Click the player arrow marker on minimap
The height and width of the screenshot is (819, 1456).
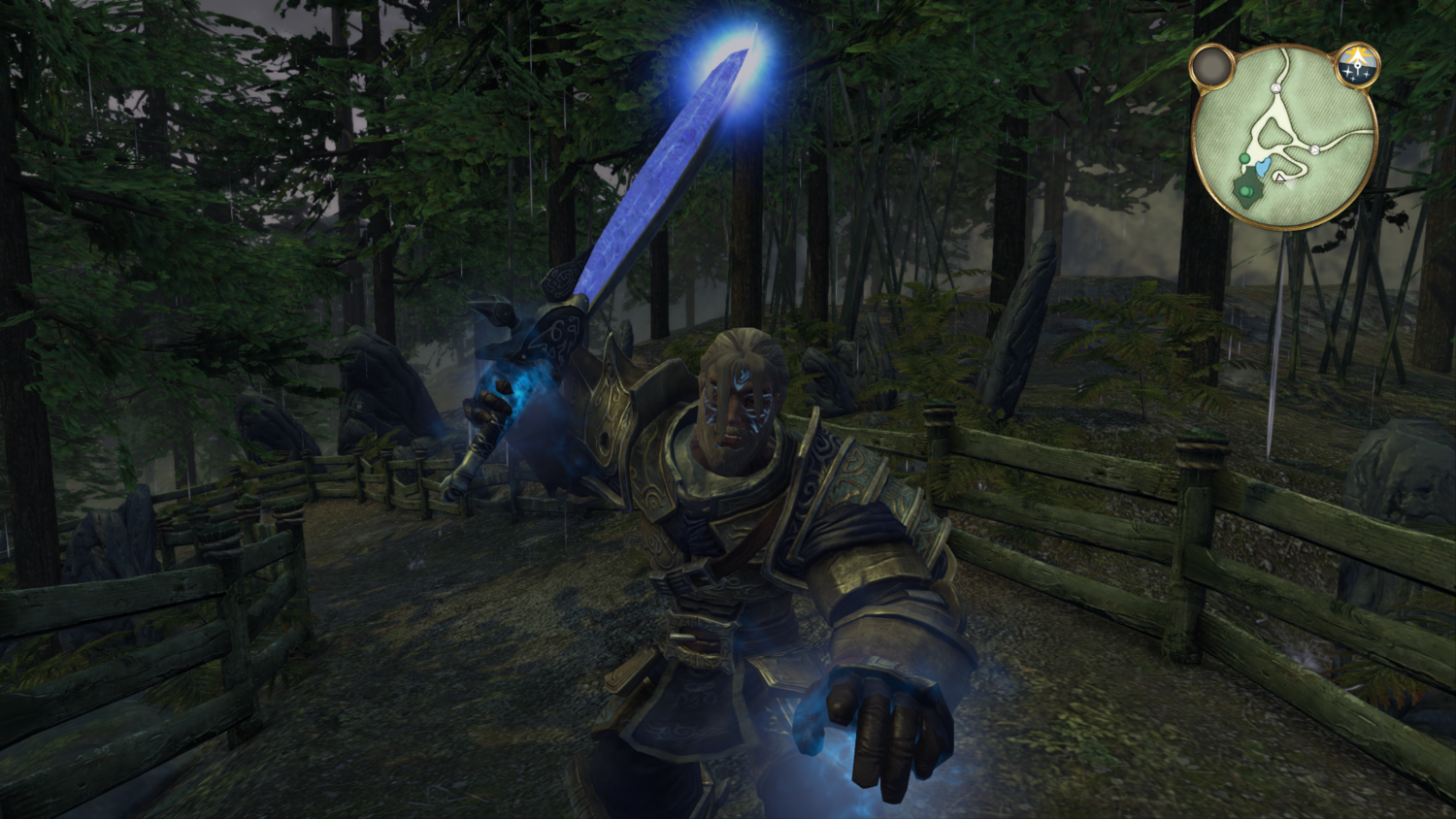pos(1280,178)
